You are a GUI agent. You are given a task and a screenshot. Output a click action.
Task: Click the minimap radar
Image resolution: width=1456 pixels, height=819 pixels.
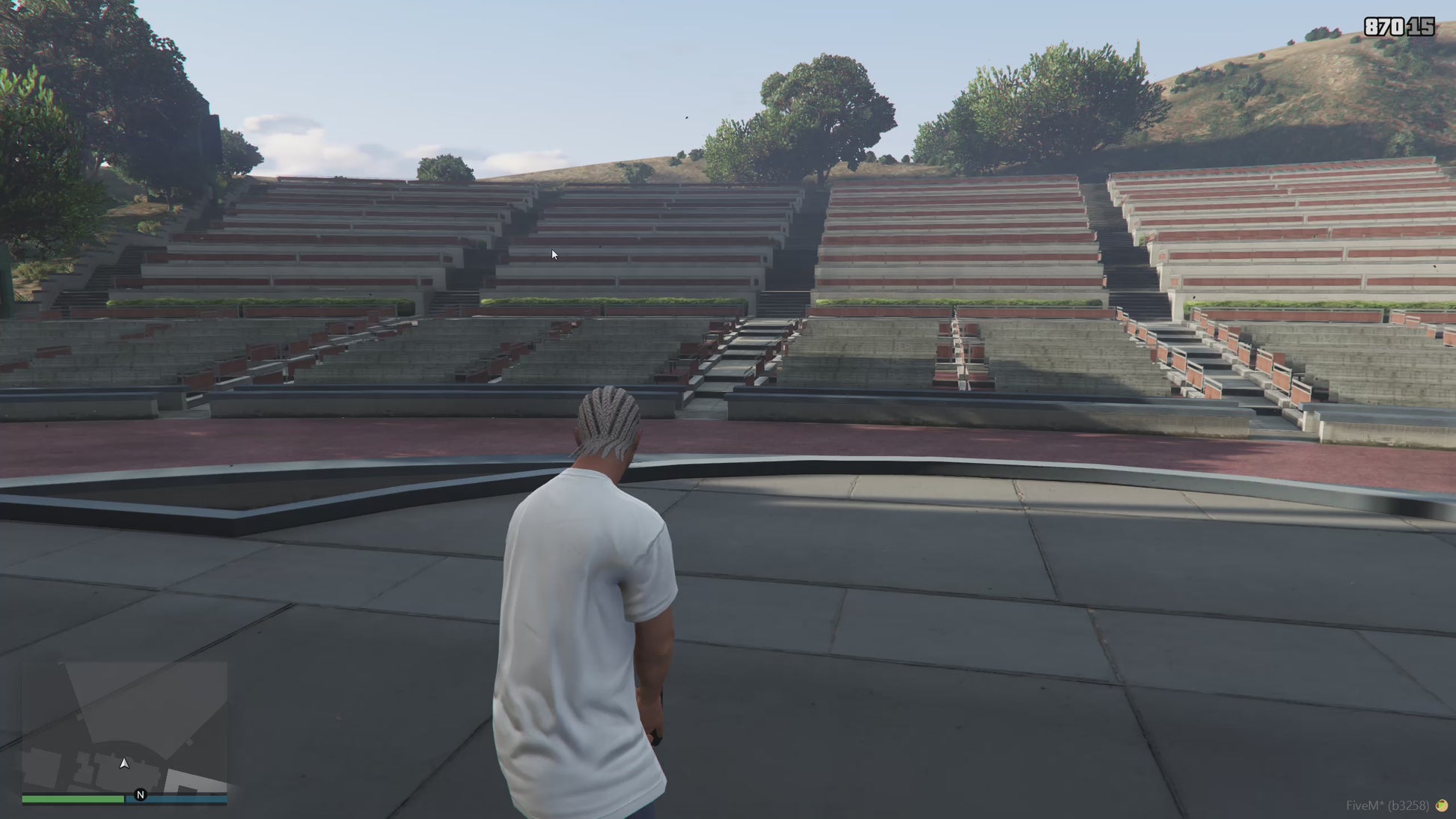point(124,726)
